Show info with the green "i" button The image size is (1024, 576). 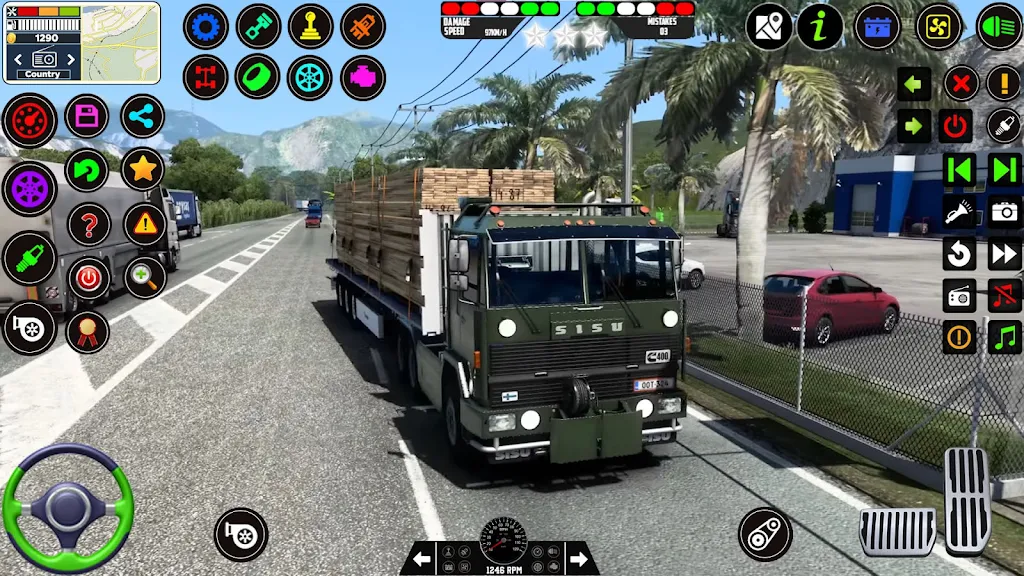(820, 27)
